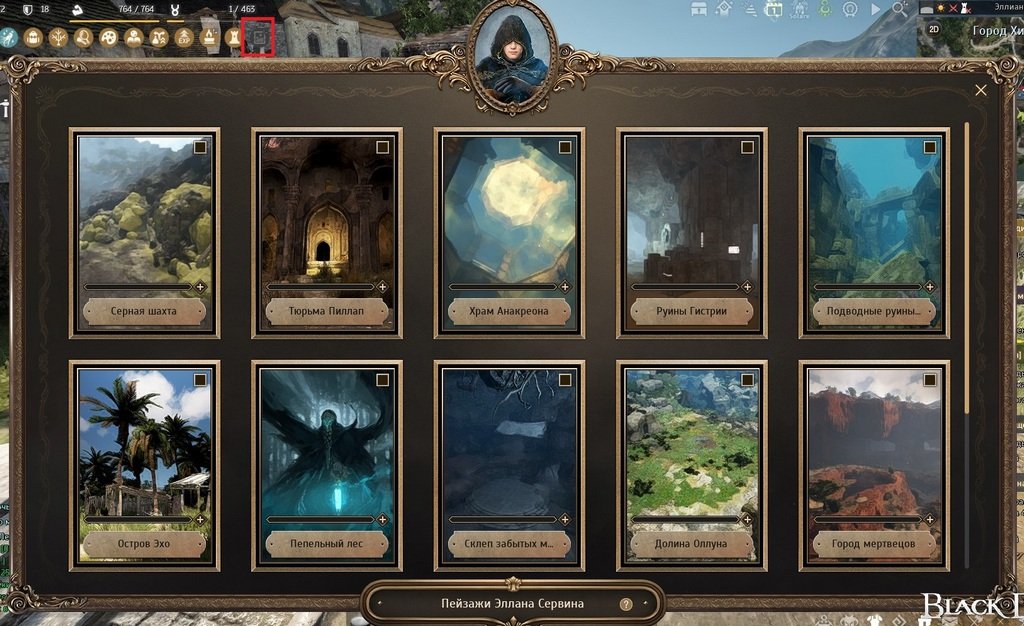Click the landscapes list scrollbar
This screenshot has width=1024, height=626.
tap(967, 270)
